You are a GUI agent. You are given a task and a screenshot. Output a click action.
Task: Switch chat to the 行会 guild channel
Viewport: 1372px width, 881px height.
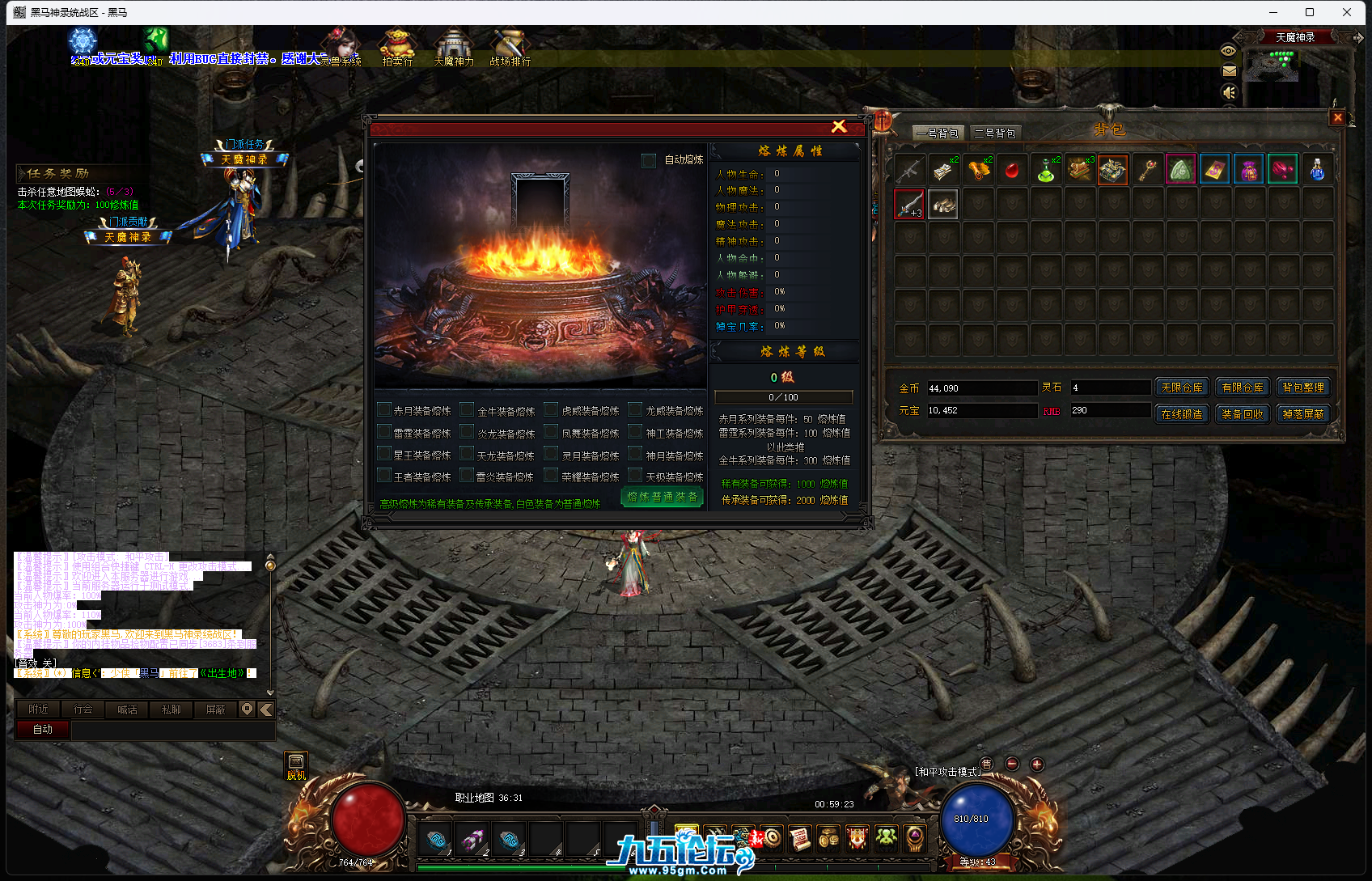click(83, 709)
